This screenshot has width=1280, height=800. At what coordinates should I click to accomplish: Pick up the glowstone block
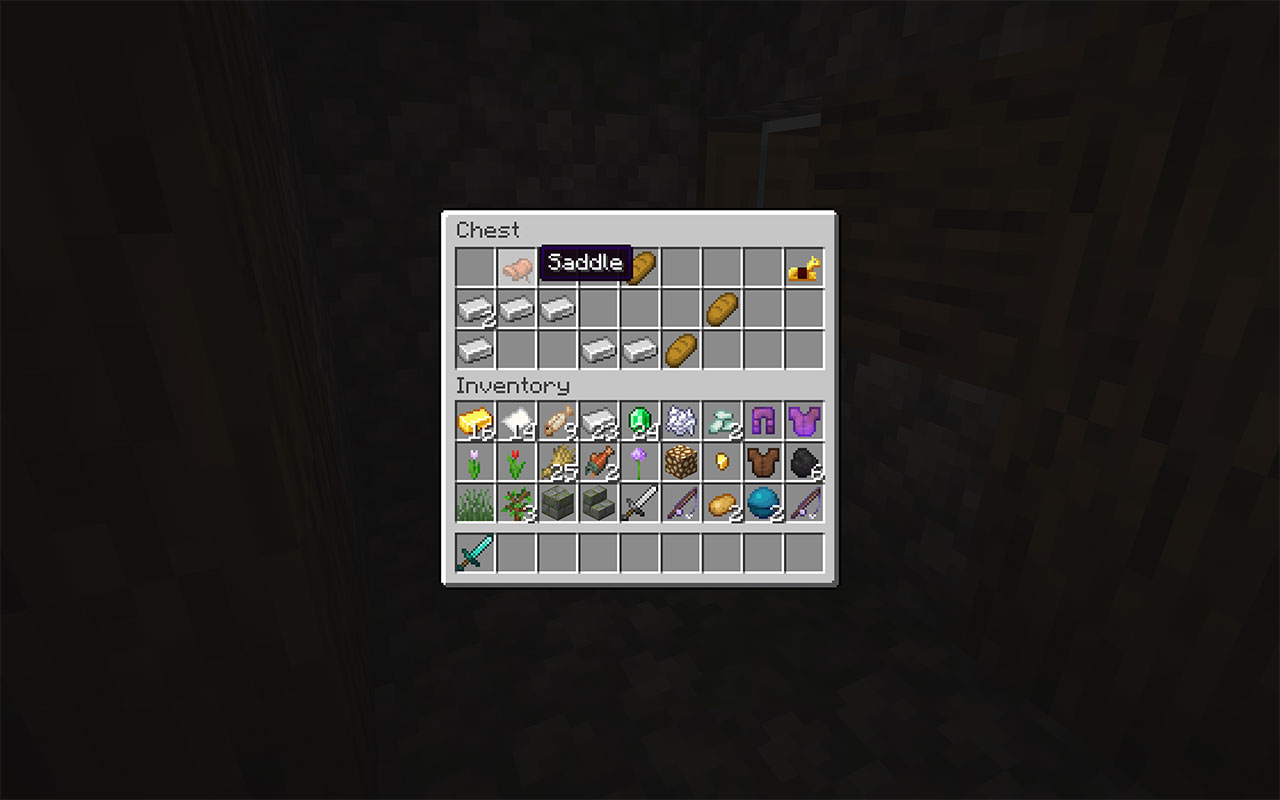coord(680,462)
